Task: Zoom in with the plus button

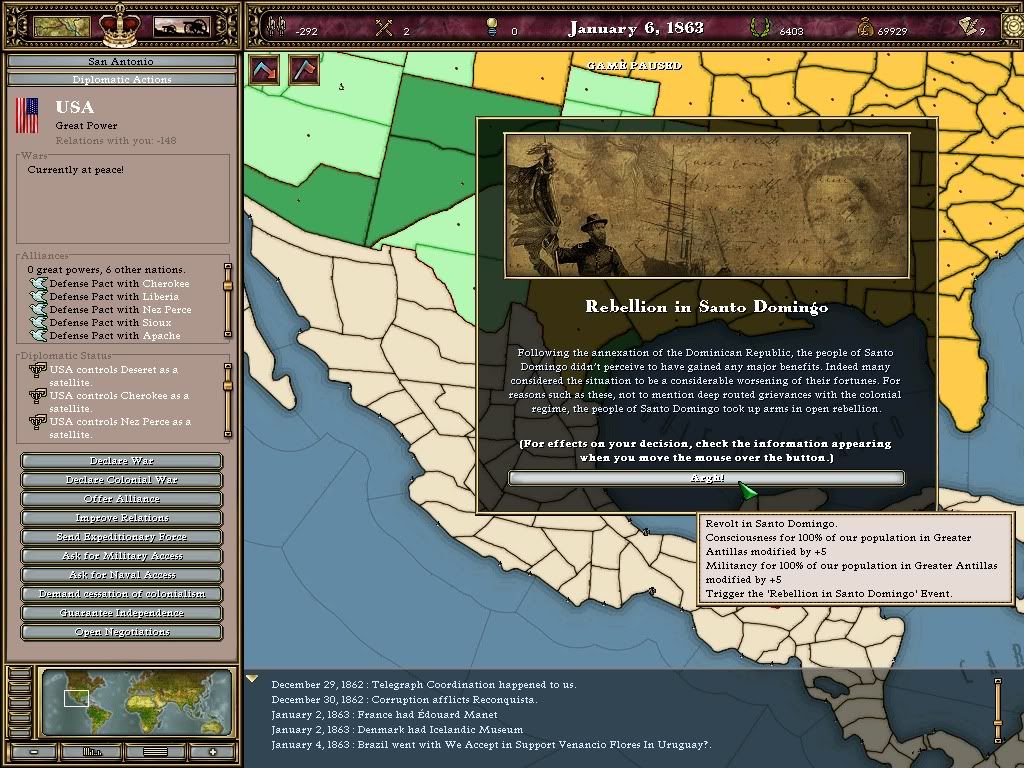Action: (x=212, y=752)
